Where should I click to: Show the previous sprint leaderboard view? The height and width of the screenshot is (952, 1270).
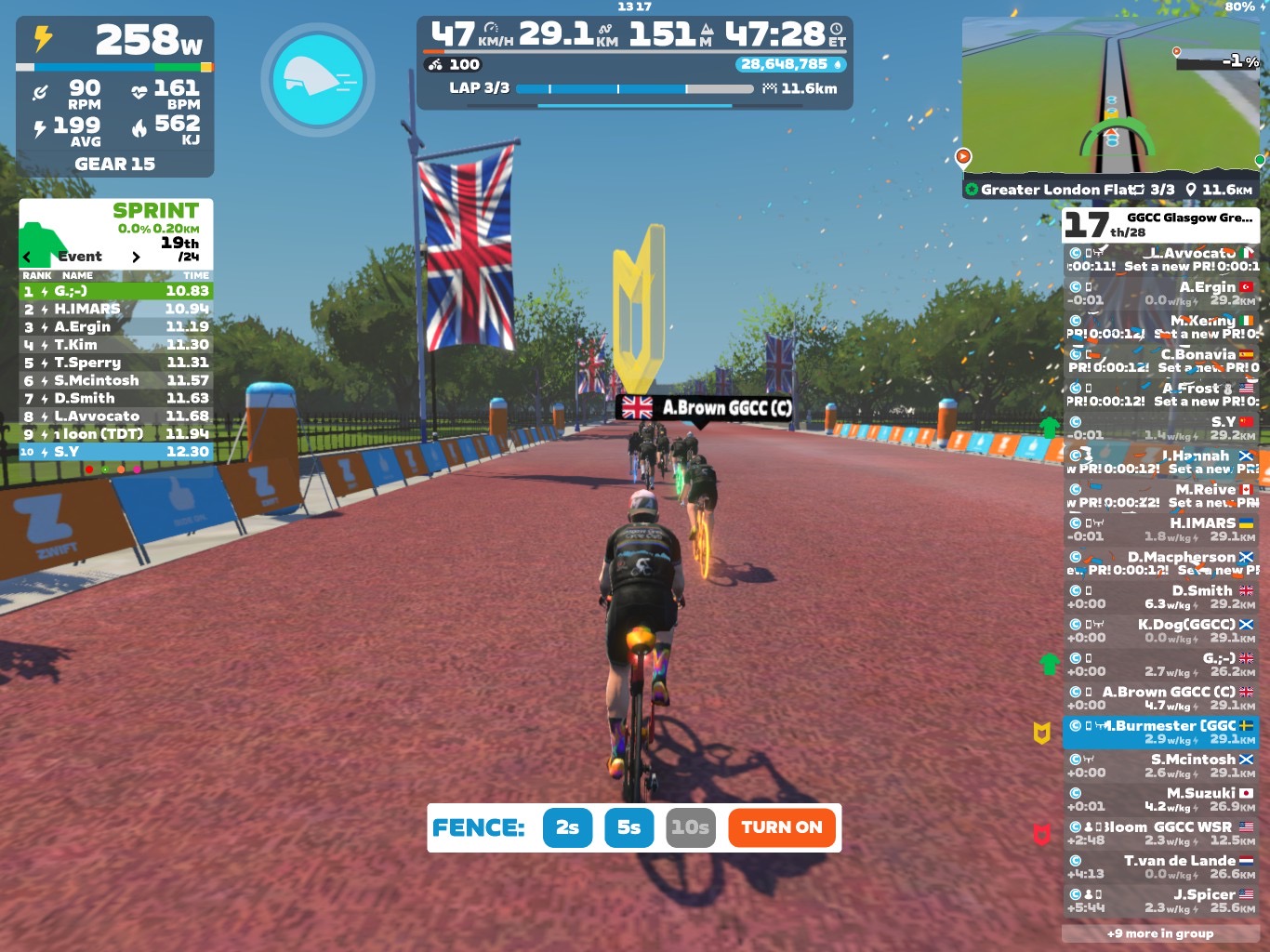tap(27, 257)
